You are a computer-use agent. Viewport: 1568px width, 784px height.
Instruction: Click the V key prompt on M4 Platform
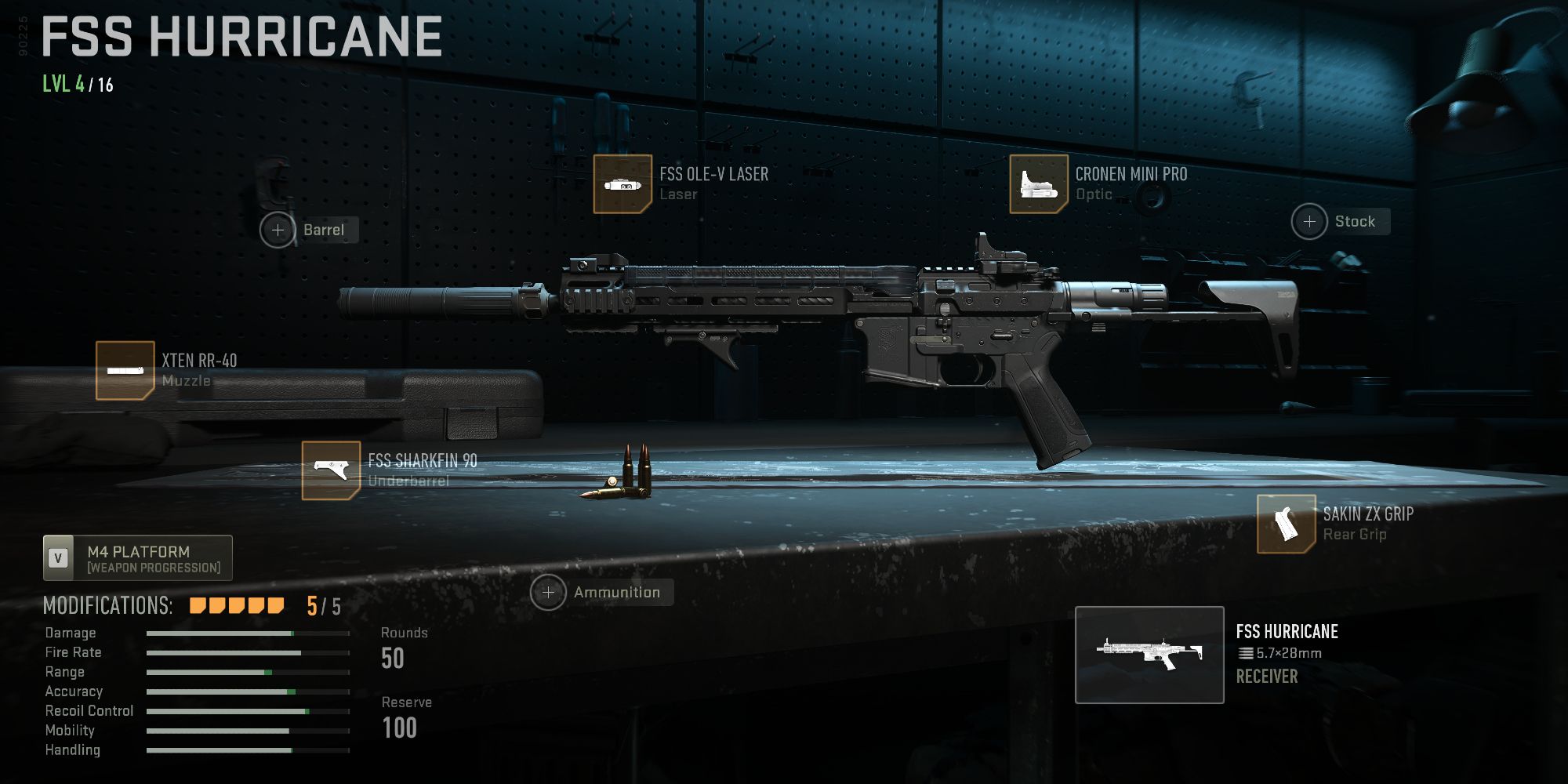59,557
